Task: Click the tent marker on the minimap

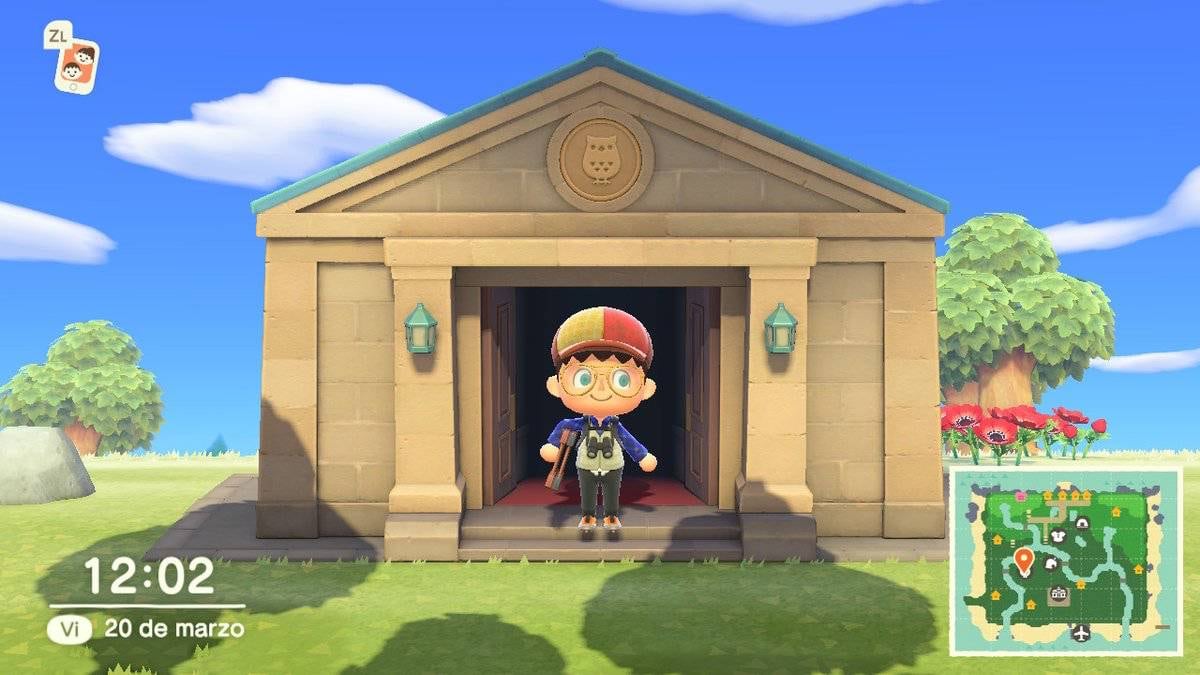Action: click(x=1081, y=522)
